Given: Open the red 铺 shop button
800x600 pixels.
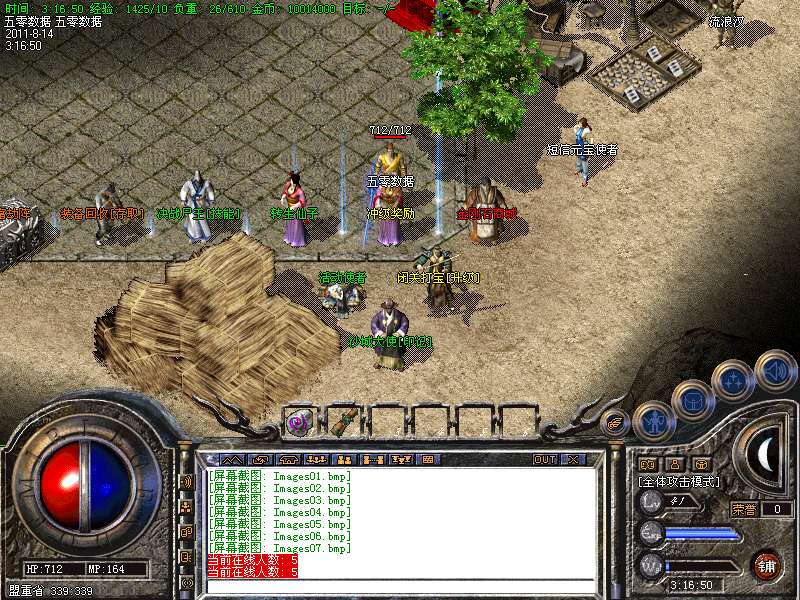Looking at the screenshot, I should coord(767,565).
